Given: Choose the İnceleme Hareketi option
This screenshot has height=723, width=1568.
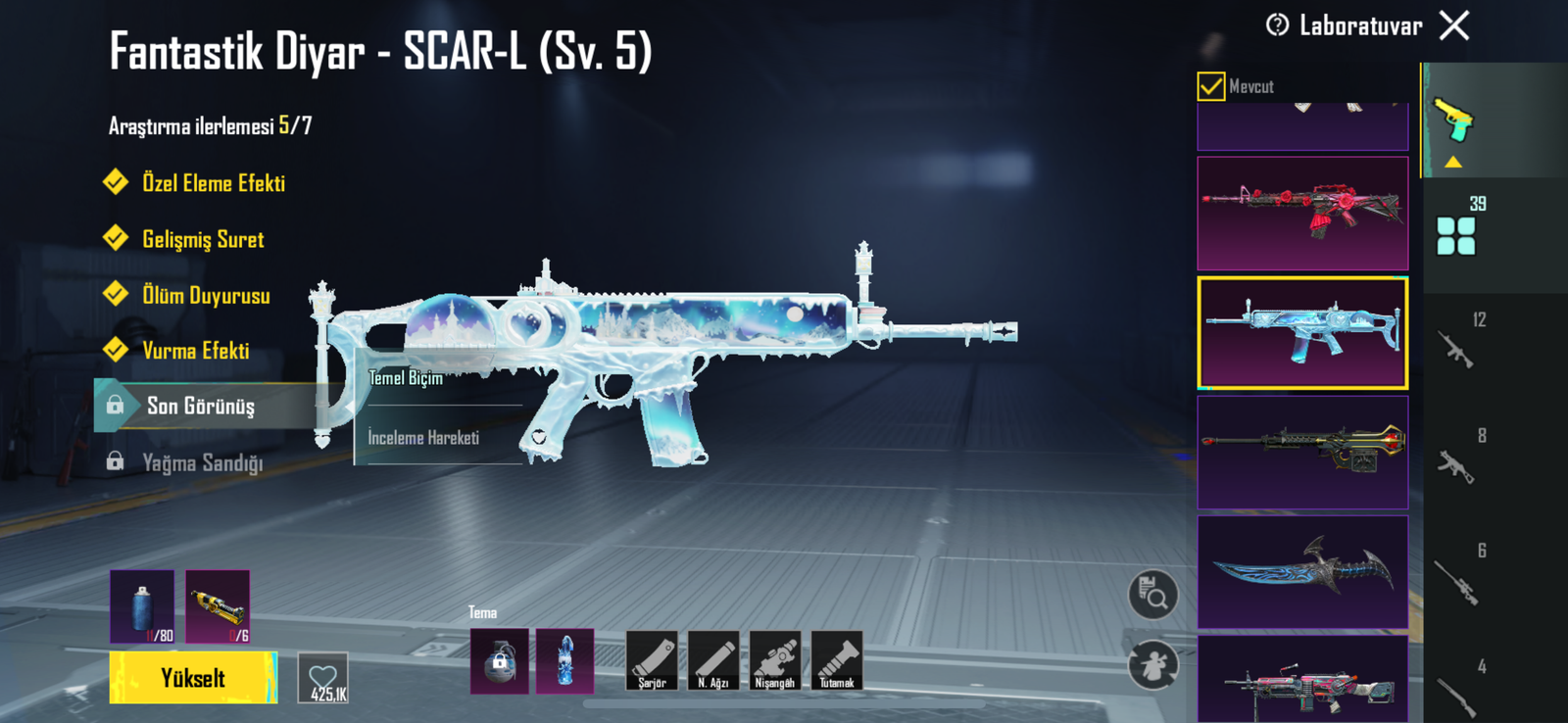Looking at the screenshot, I should click(x=423, y=438).
